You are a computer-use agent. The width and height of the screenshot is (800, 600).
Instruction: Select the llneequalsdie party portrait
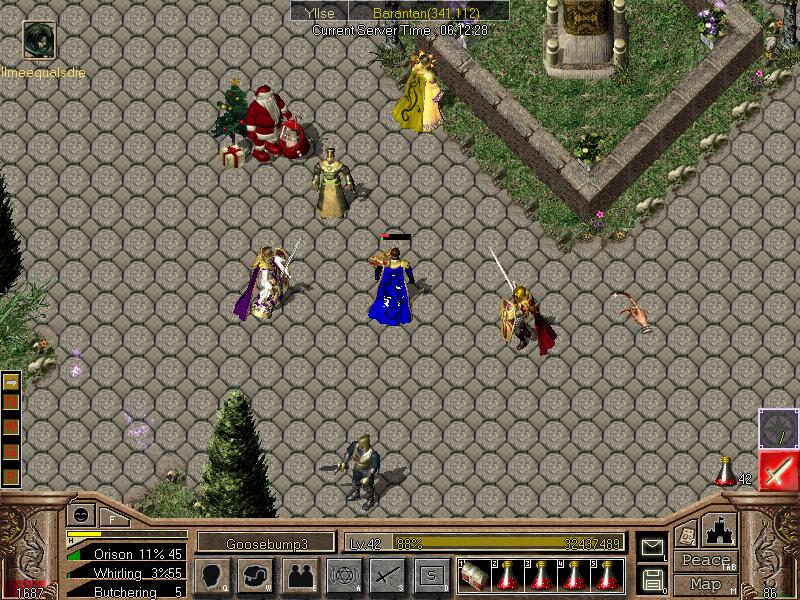pos(39,40)
